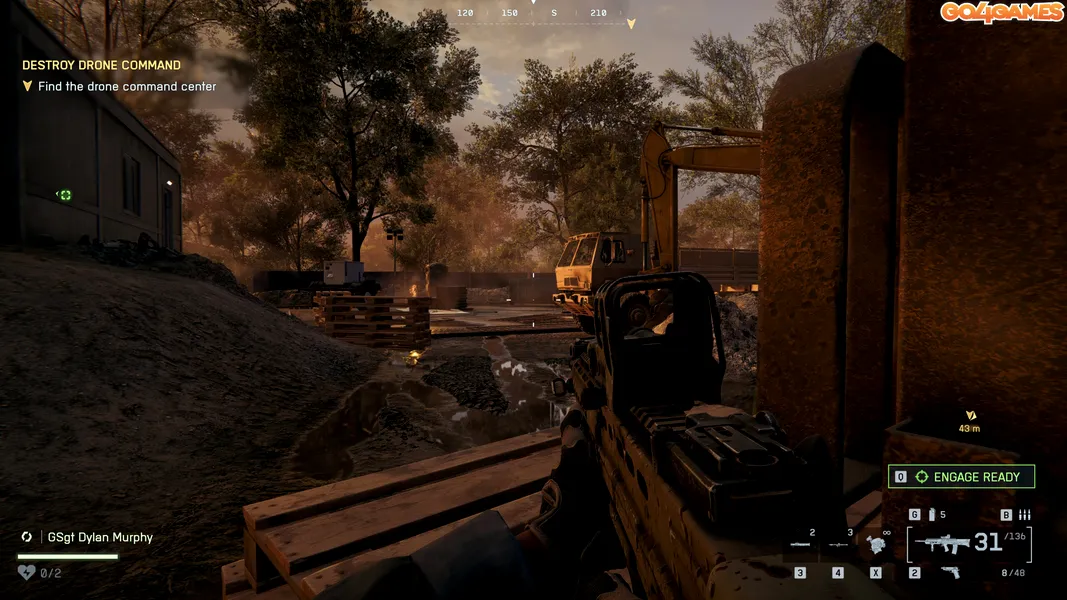The image size is (1067, 600).
Task: Click the 43 m objective distance marker
Action: [x=969, y=421]
